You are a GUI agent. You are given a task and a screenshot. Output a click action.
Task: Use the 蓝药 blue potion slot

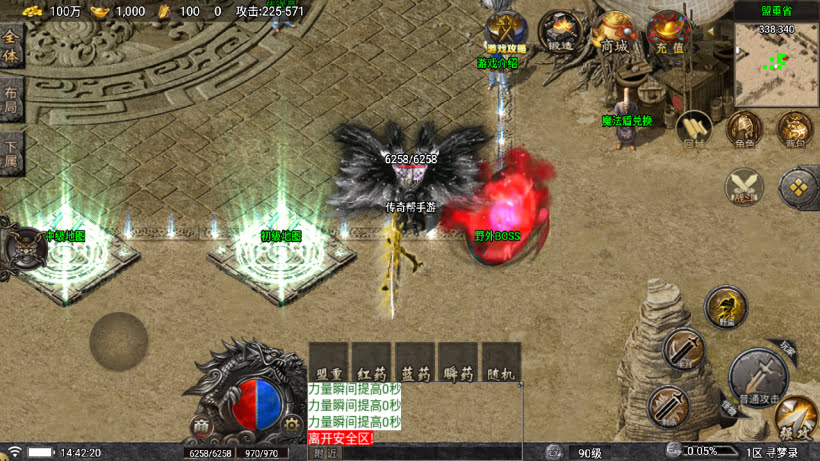coord(414,363)
